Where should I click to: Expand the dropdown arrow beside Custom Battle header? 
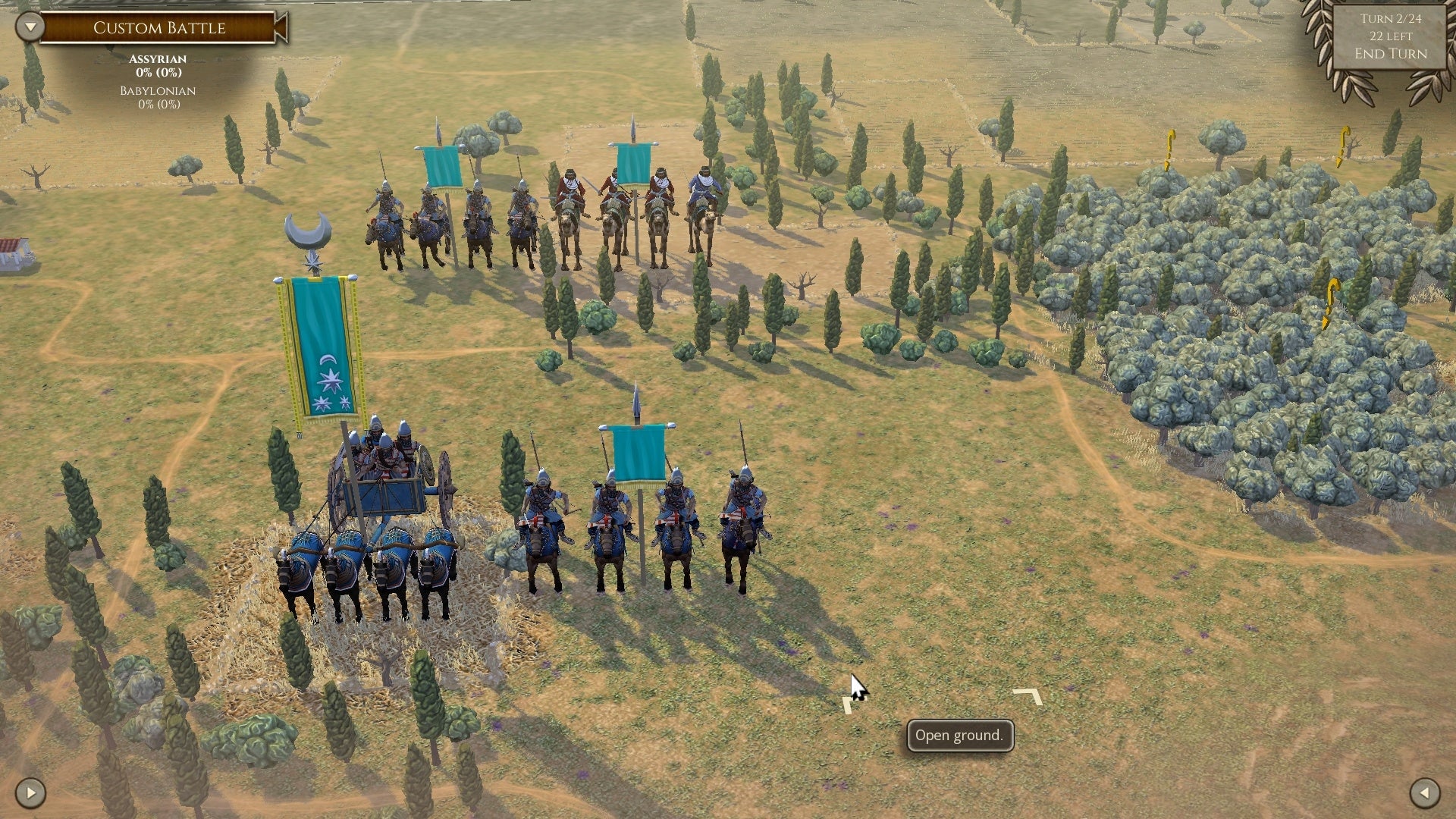pos(30,25)
